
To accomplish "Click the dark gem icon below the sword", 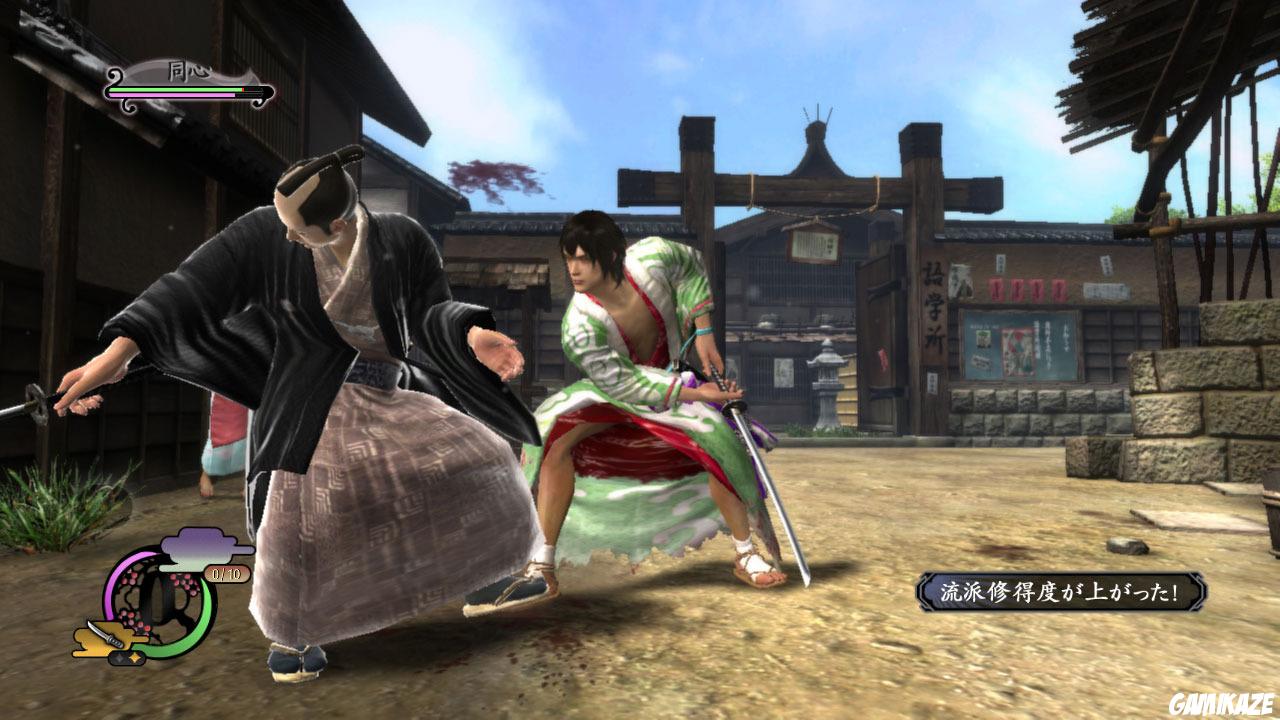I will [120, 656].
